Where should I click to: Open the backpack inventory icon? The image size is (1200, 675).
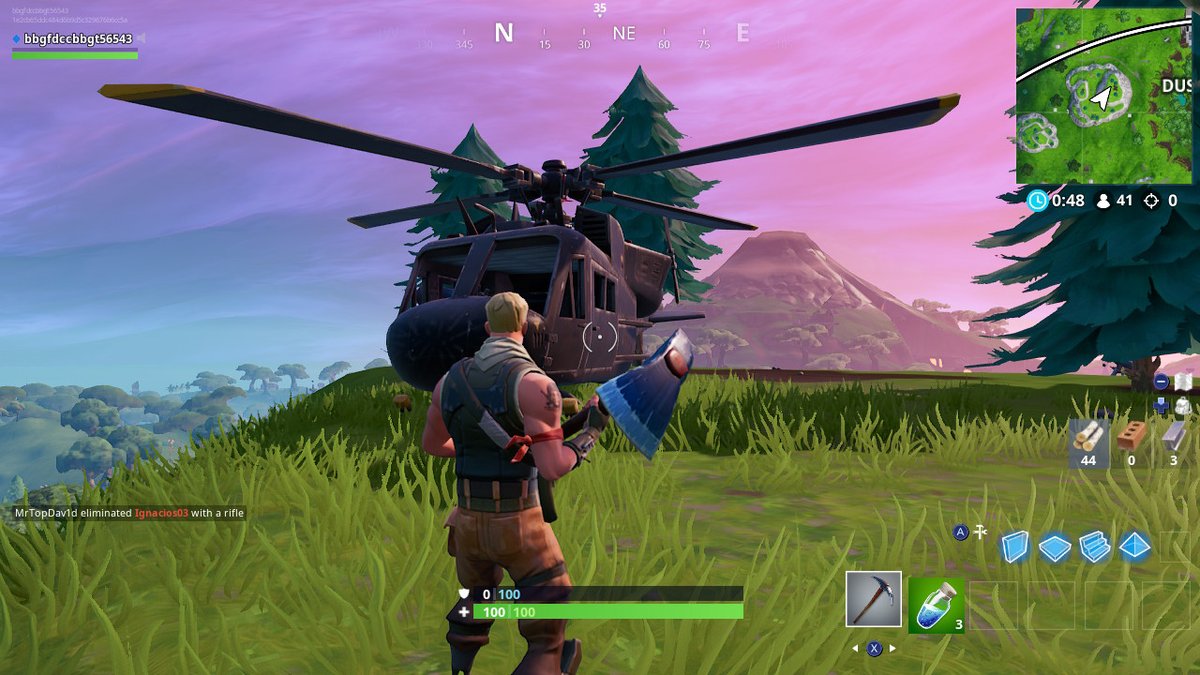[1183, 406]
